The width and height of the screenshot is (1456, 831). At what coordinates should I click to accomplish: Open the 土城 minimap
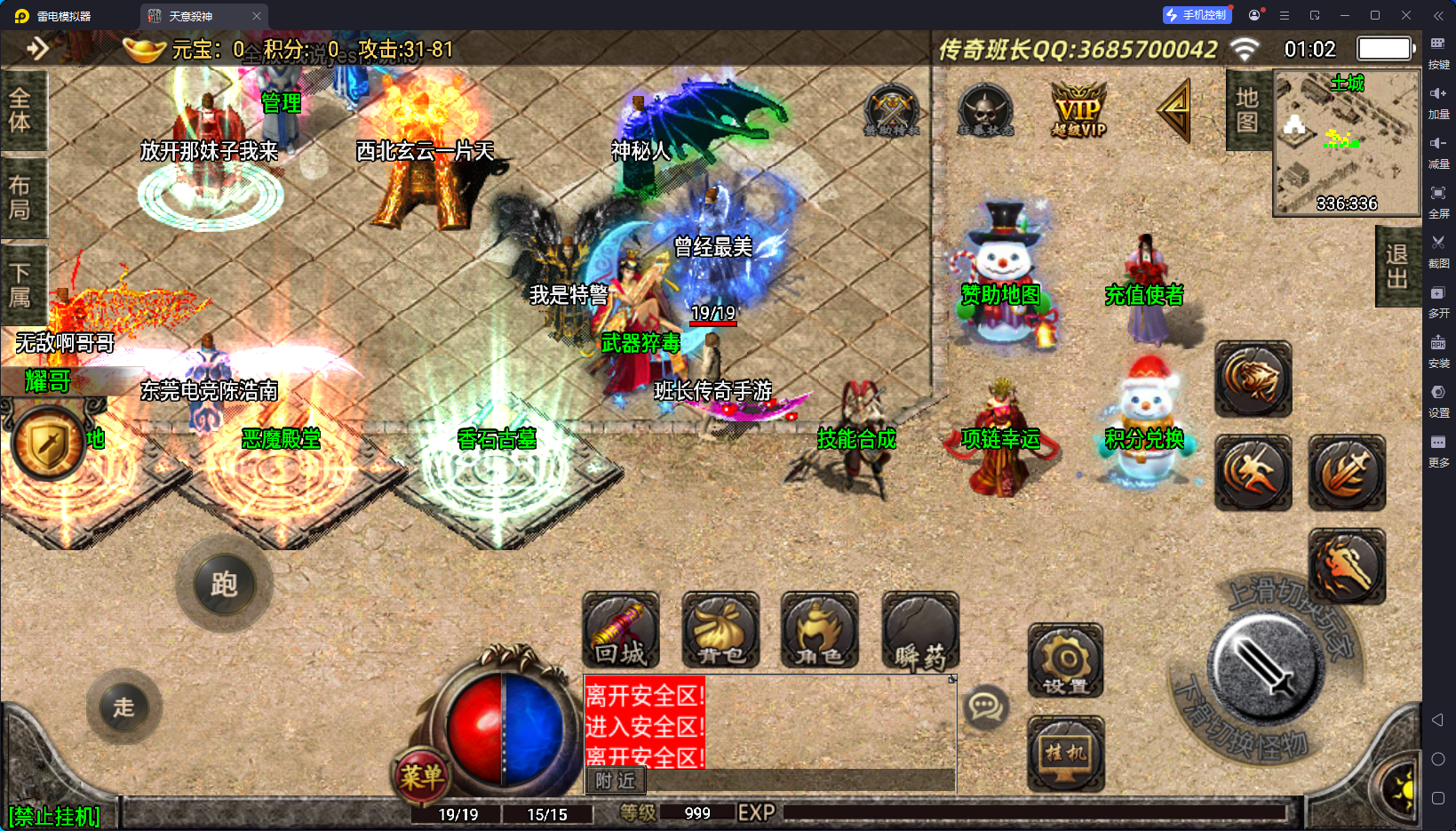pos(1346,144)
